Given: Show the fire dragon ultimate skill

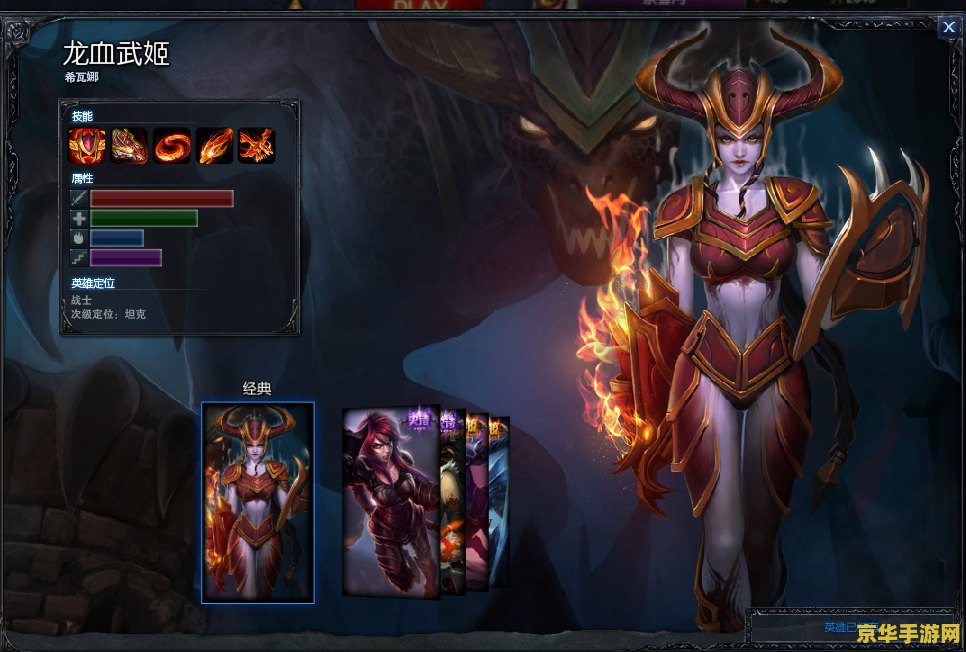Looking at the screenshot, I should pyautogui.click(x=256, y=146).
